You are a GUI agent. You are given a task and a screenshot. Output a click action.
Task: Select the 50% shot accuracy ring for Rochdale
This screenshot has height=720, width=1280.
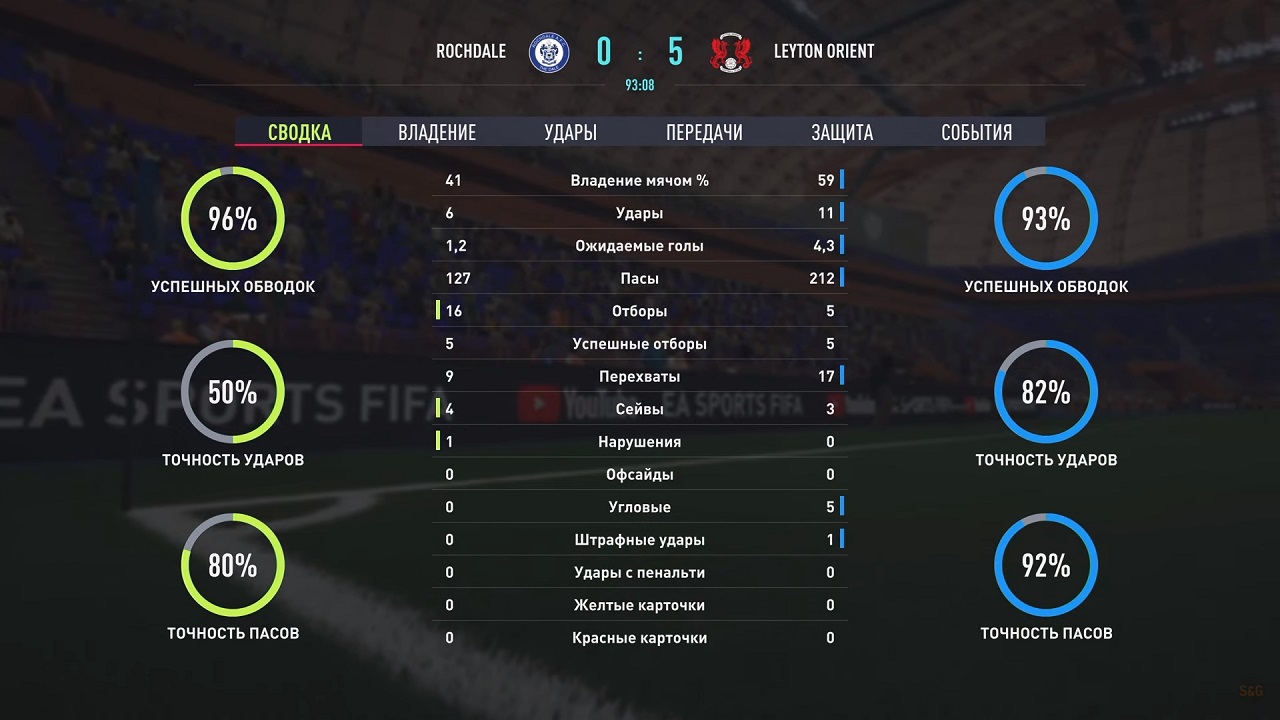[231, 393]
